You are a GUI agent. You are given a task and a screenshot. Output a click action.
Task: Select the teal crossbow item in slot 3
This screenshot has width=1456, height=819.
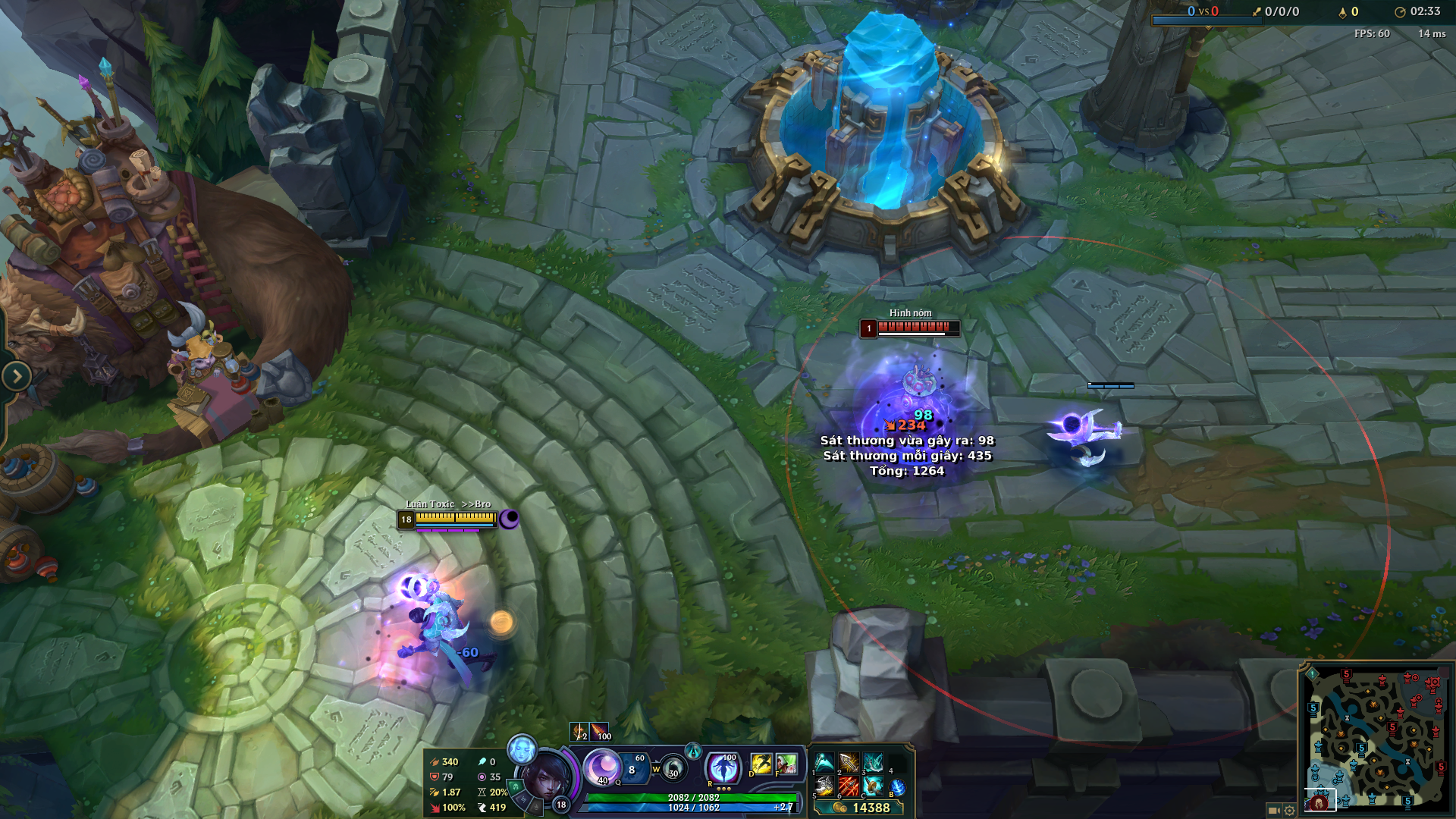pos(873,762)
